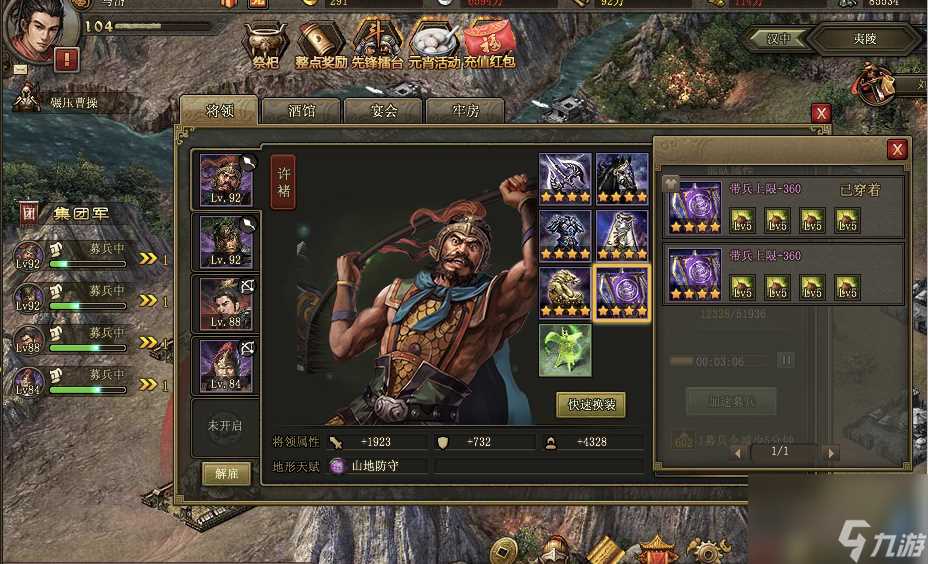Open the 充值红包 red envelope
The width and height of the screenshot is (928, 564).
tap(490, 45)
